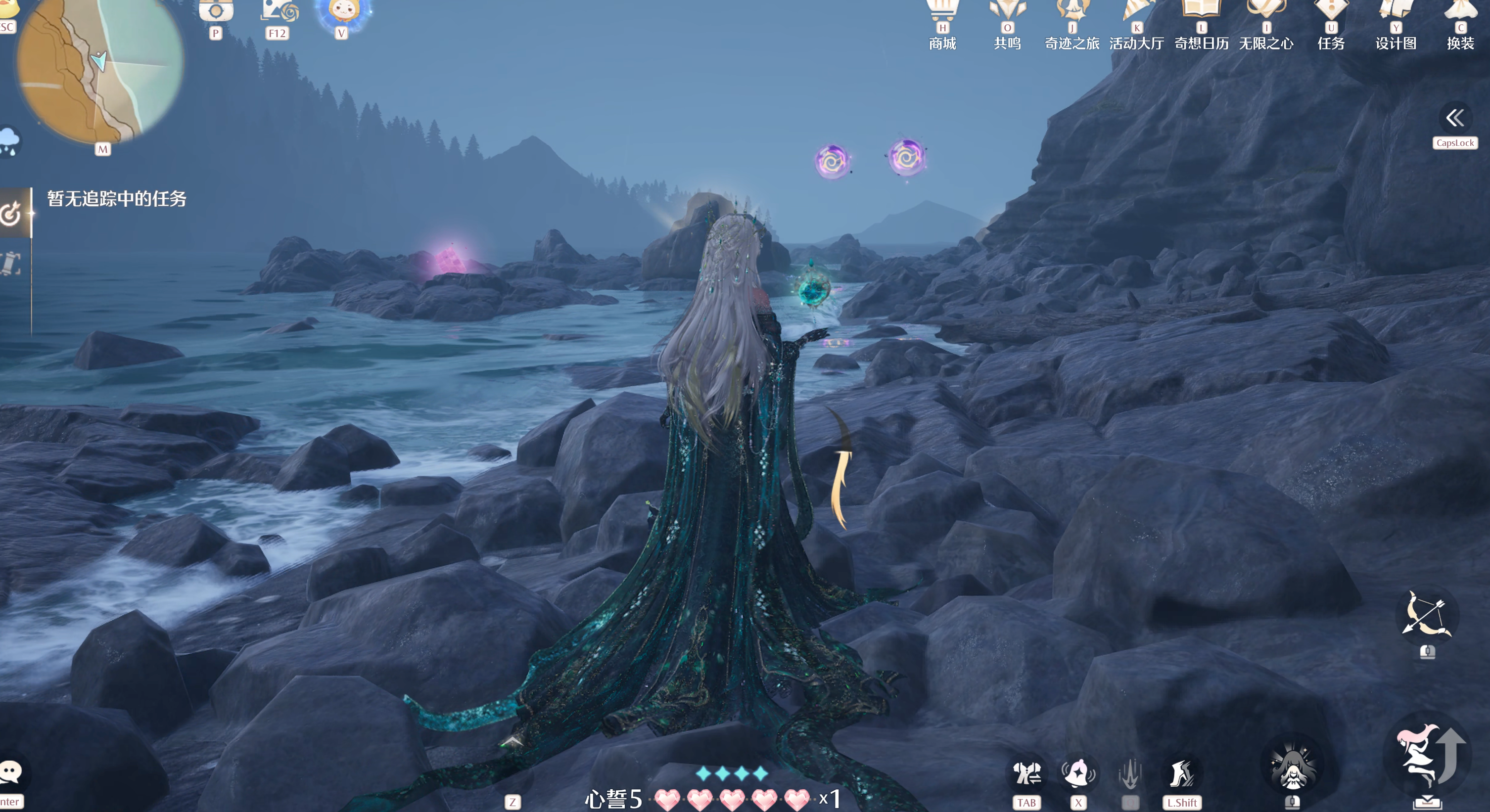Open the chat speech bubble
The image size is (1490, 812).
tap(10, 772)
